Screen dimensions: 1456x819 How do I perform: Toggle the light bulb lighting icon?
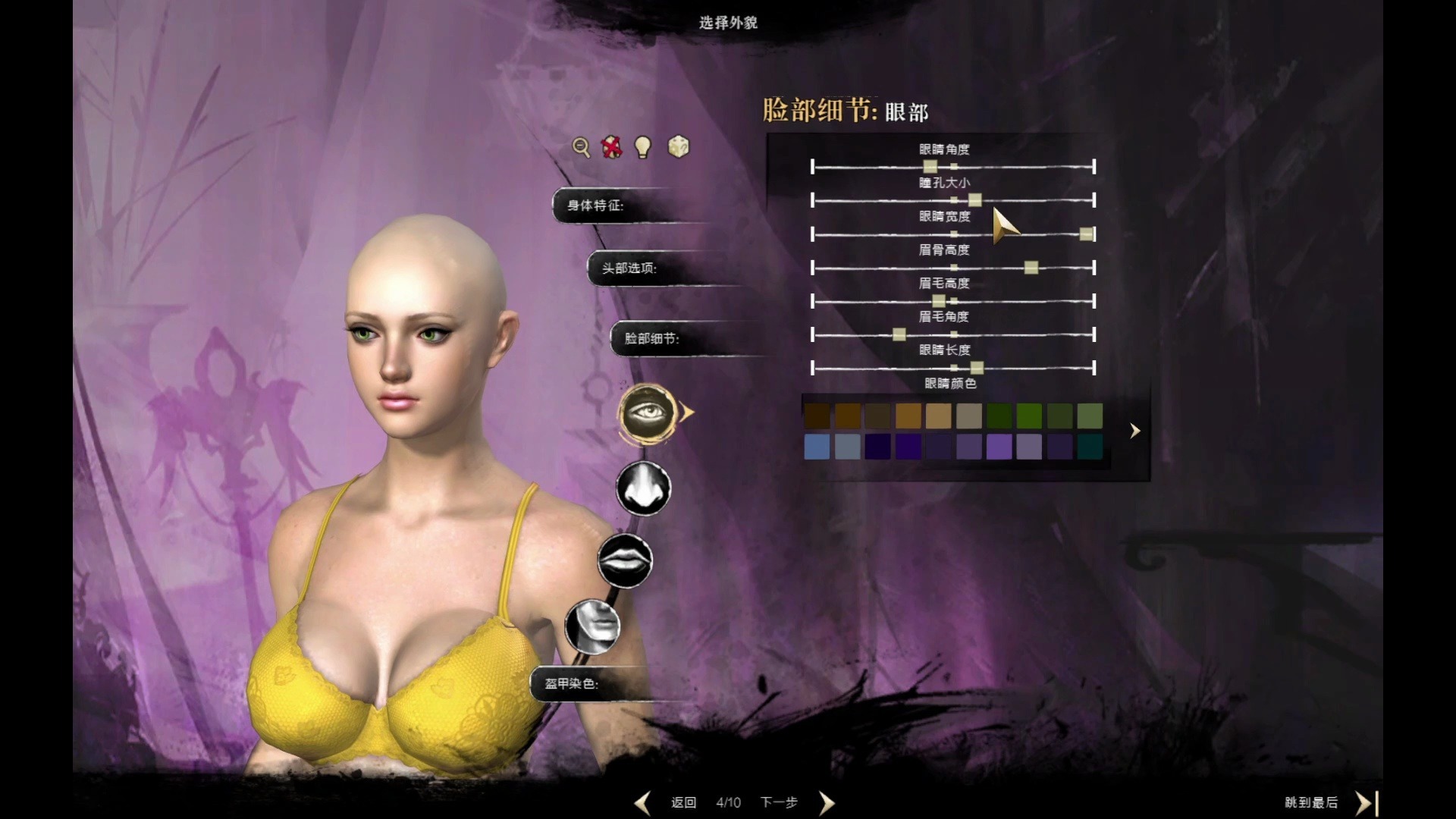[643, 146]
